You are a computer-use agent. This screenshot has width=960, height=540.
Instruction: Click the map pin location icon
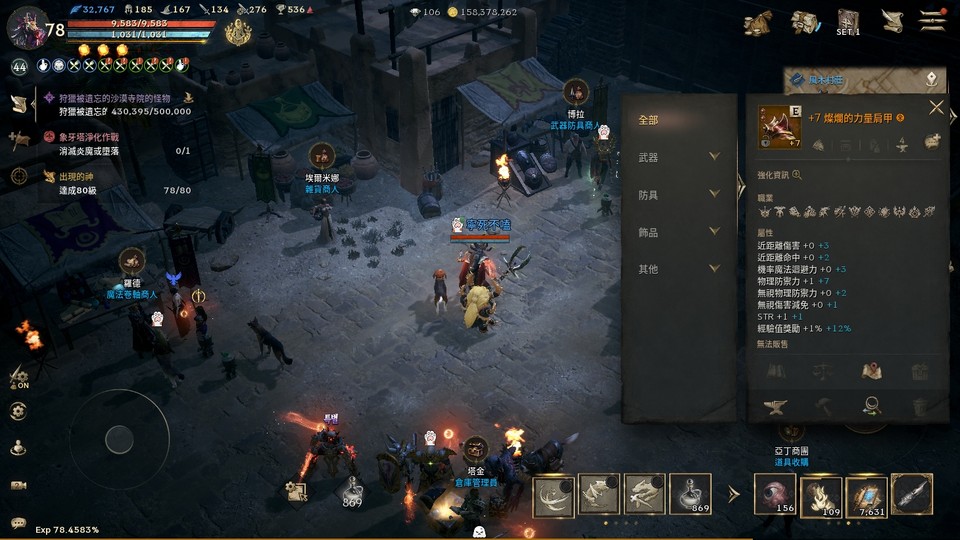(931, 78)
